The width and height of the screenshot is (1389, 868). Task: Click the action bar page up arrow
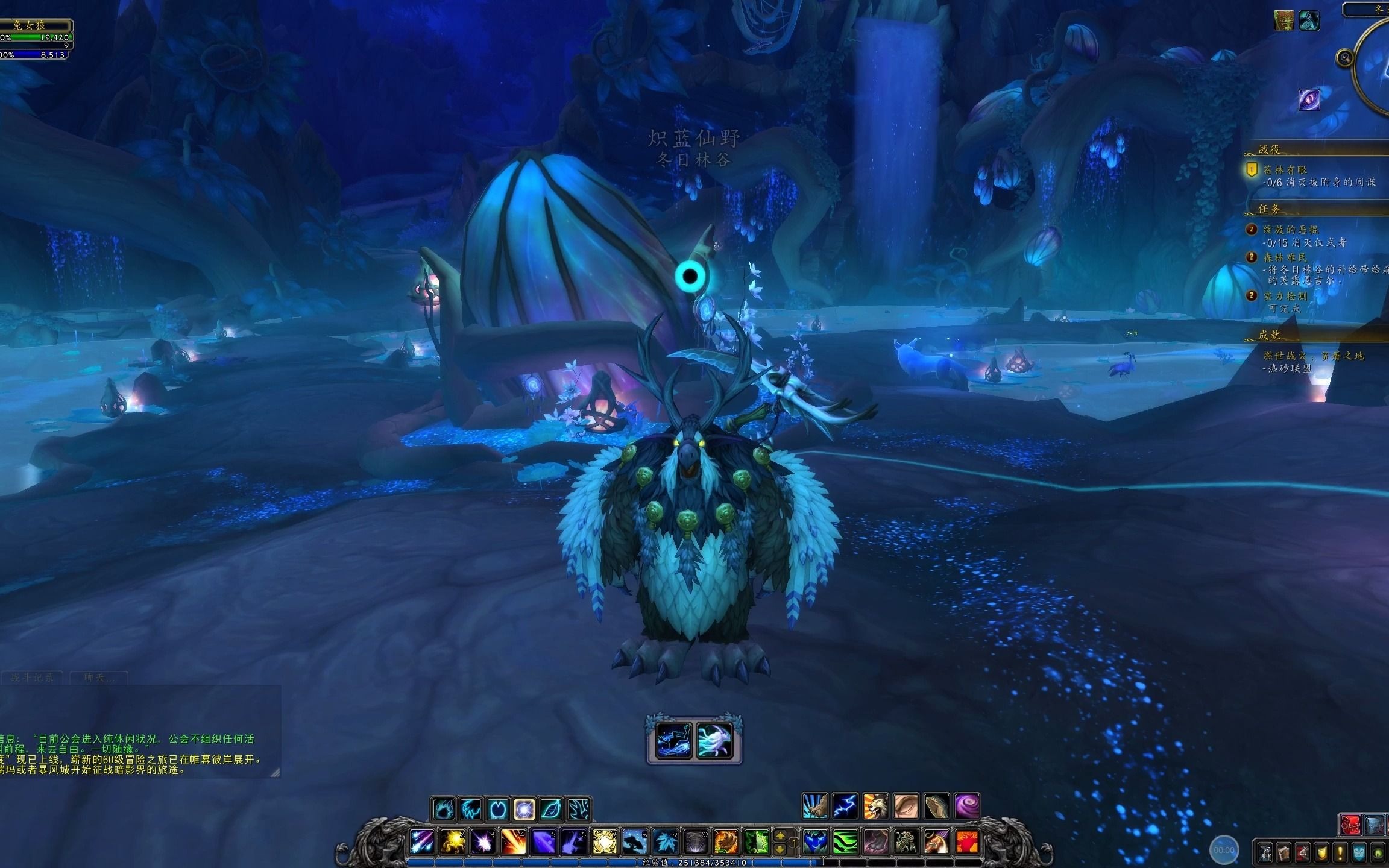click(x=780, y=836)
